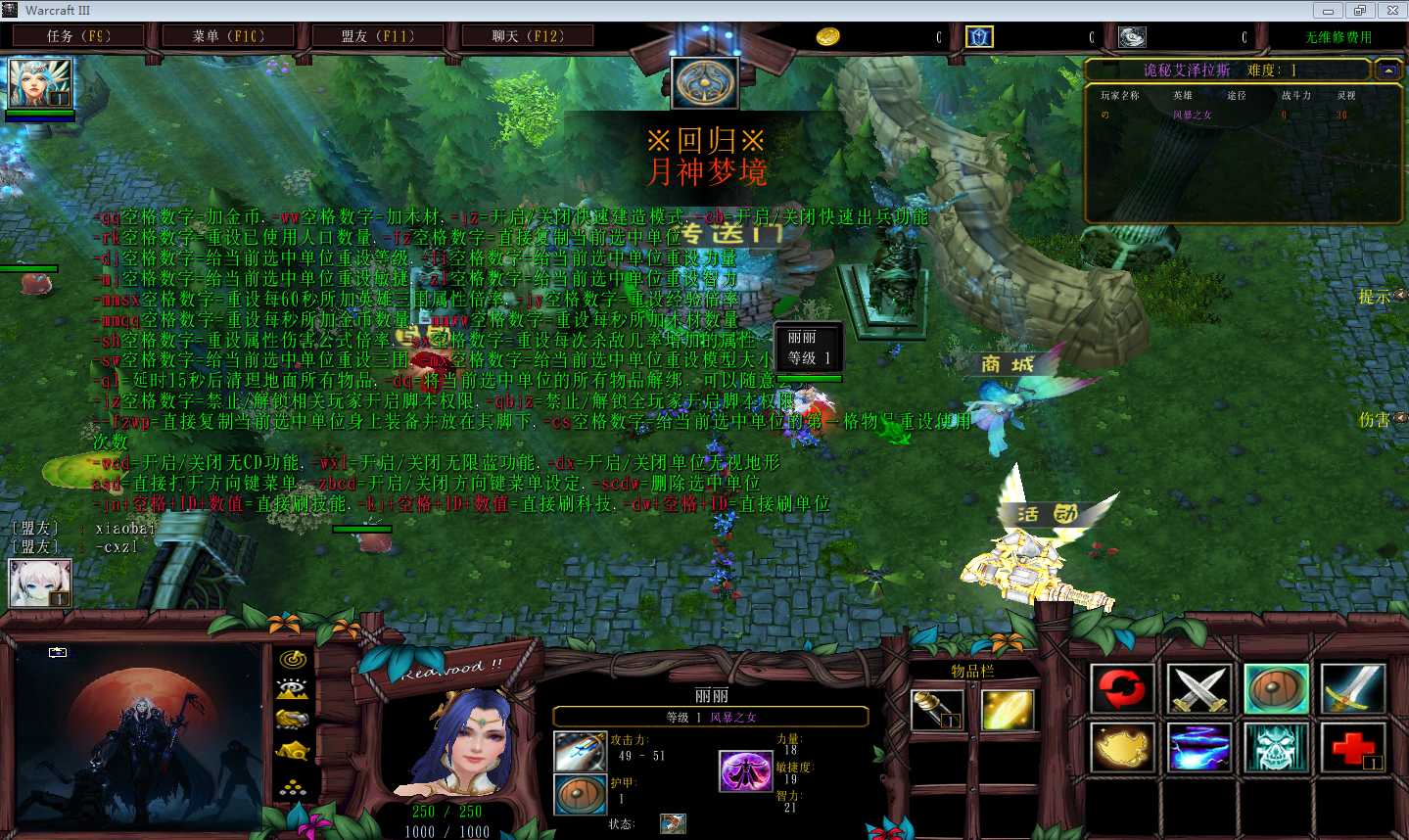Select the white-haired hero portrait icon

(40, 82)
